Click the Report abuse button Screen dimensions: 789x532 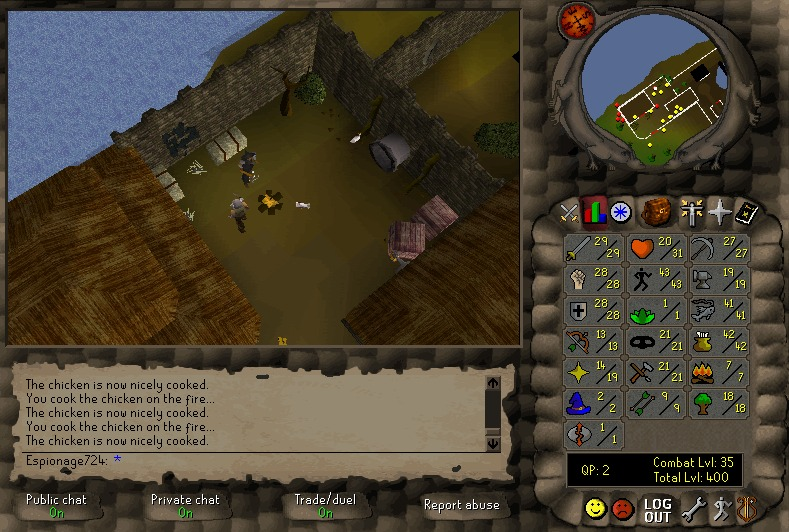461,505
